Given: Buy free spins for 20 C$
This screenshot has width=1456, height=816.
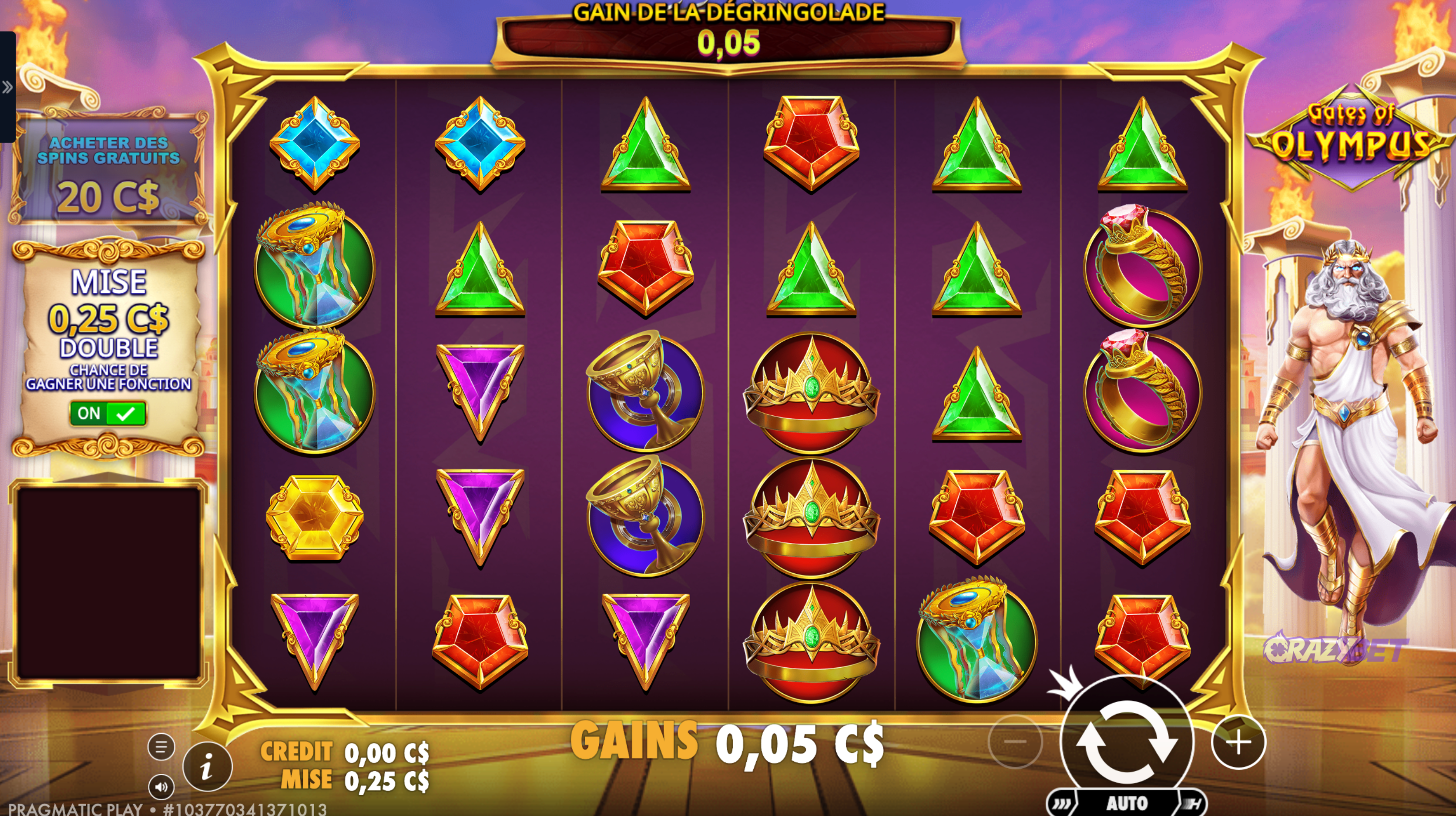Looking at the screenshot, I should click(x=108, y=170).
